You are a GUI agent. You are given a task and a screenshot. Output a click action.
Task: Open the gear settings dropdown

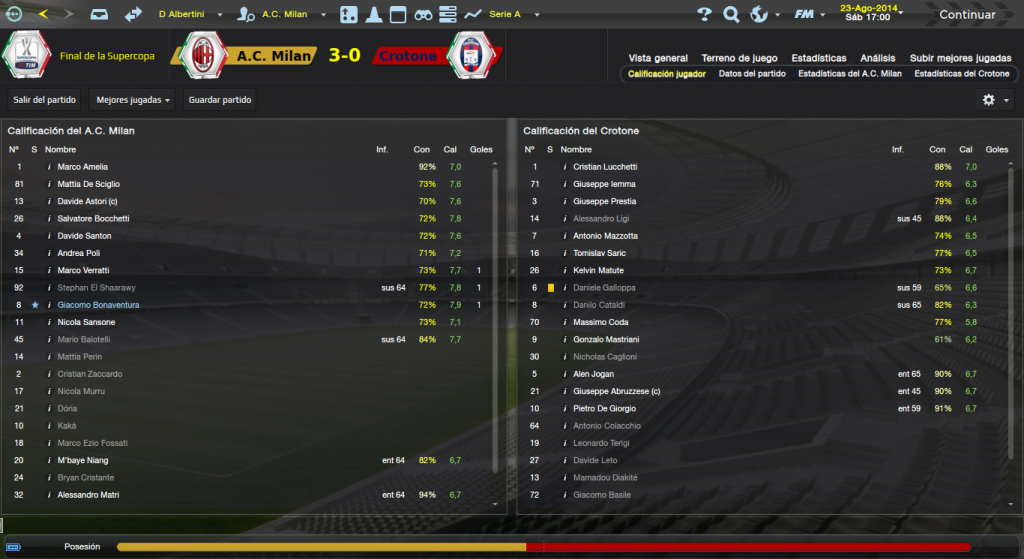click(994, 100)
